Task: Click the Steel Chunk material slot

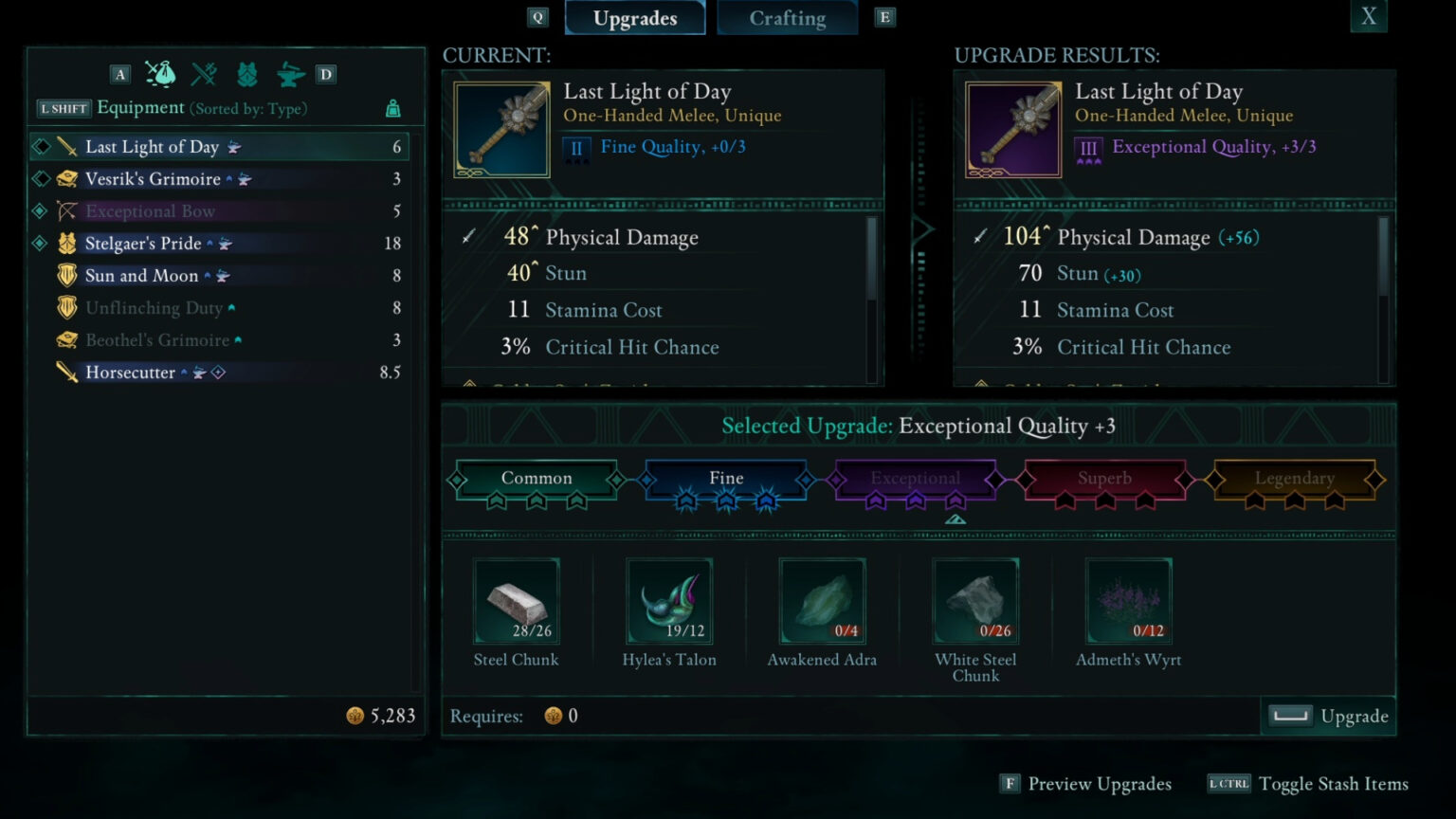Action: [517, 601]
